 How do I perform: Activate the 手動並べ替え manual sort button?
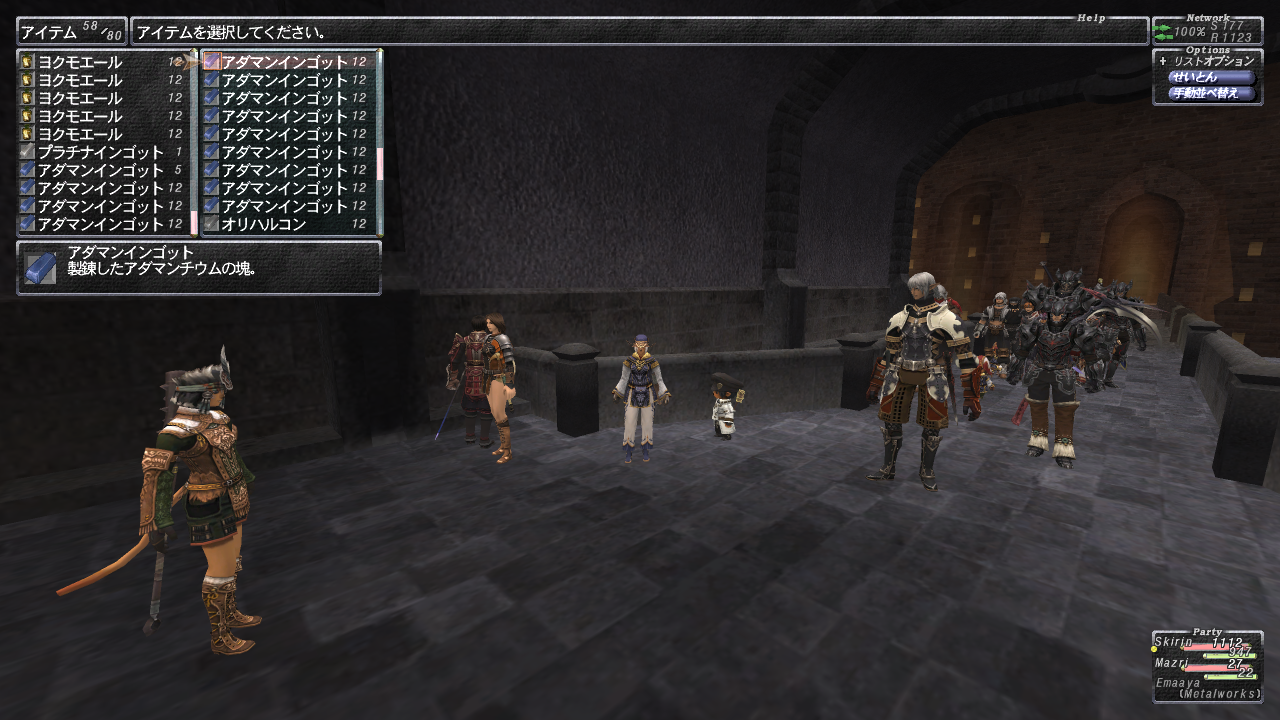pyautogui.click(x=1210, y=93)
